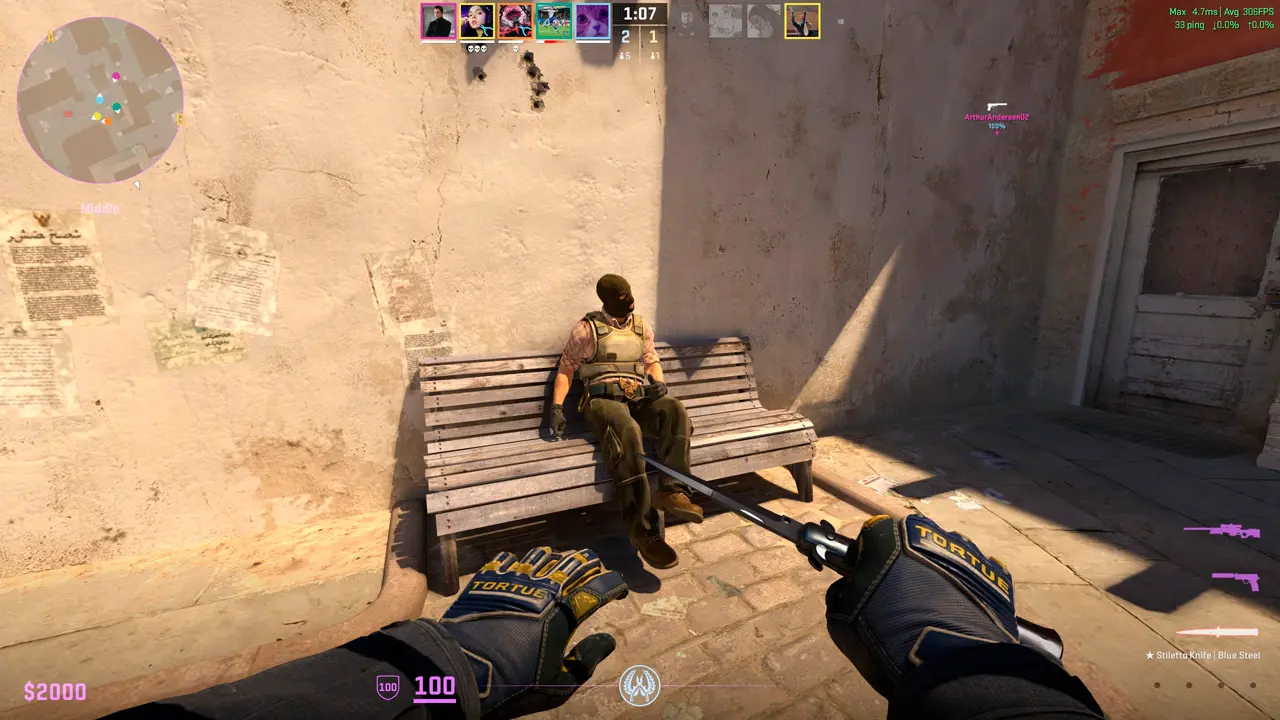Select the orange-bordered abstract art avatar
1280x720 pixels.
point(515,21)
